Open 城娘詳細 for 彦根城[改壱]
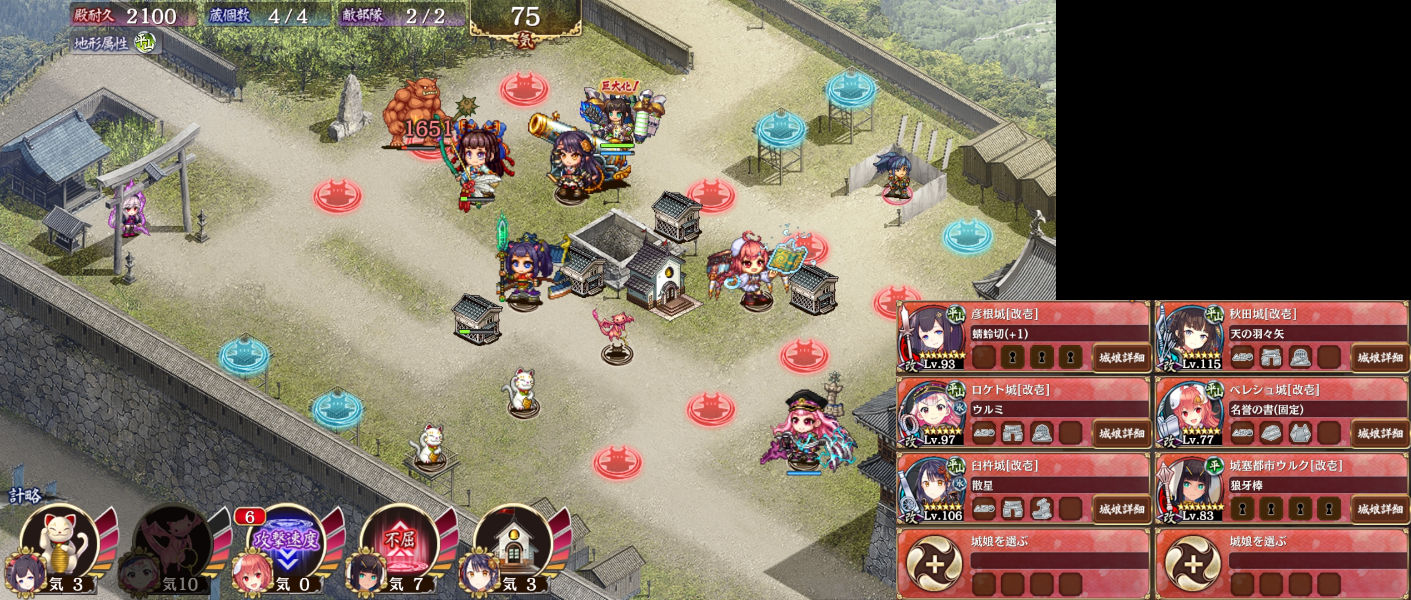 [1120, 357]
